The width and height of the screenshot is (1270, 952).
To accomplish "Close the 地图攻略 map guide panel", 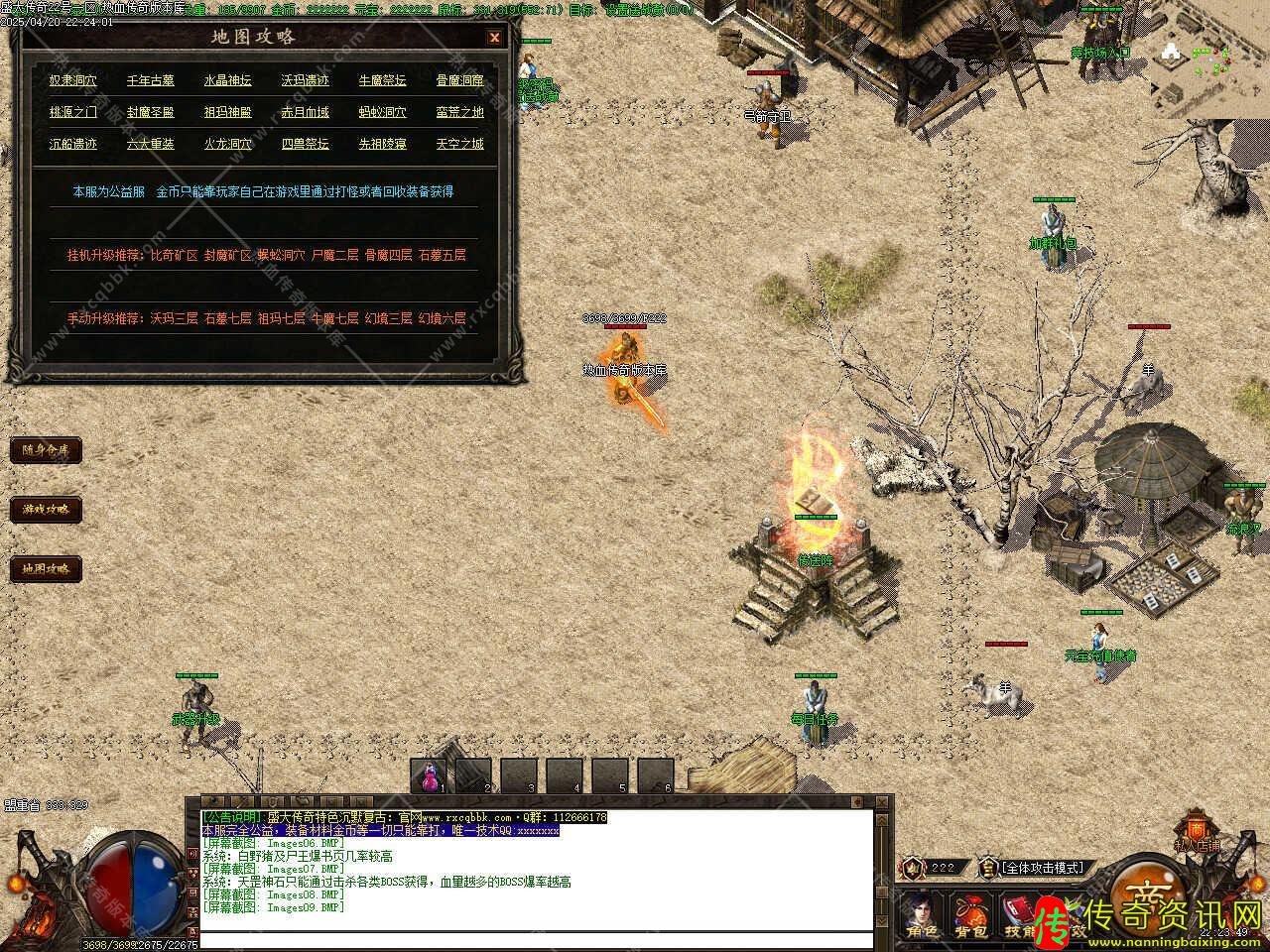I will tap(494, 38).
